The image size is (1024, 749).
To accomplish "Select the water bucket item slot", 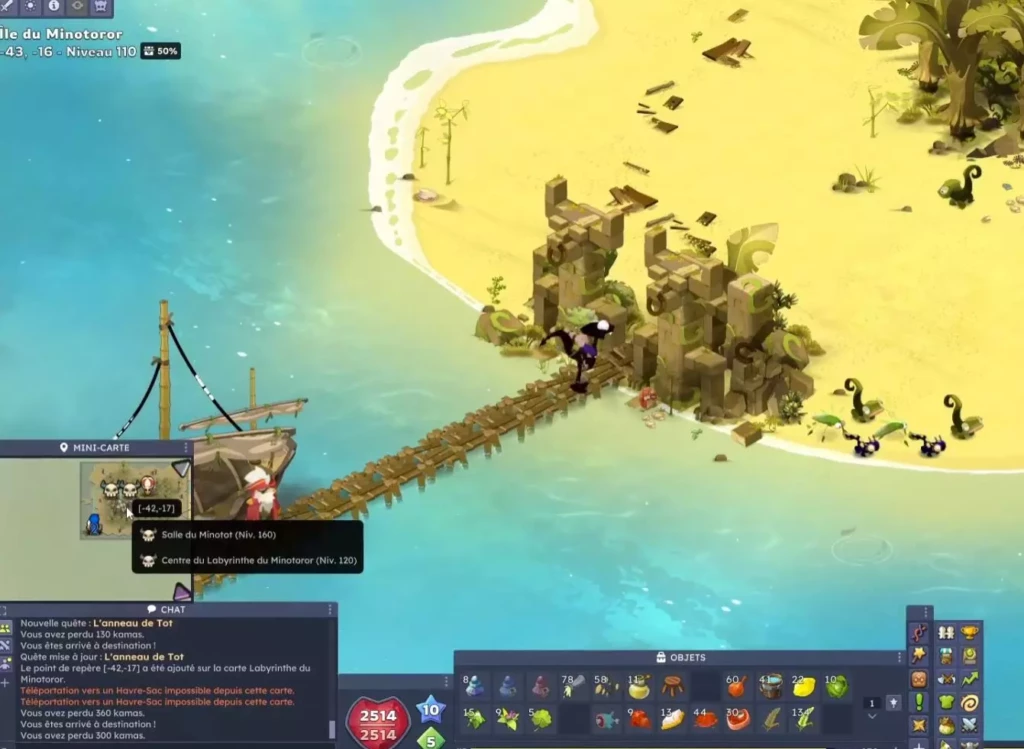I will [x=770, y=687].
